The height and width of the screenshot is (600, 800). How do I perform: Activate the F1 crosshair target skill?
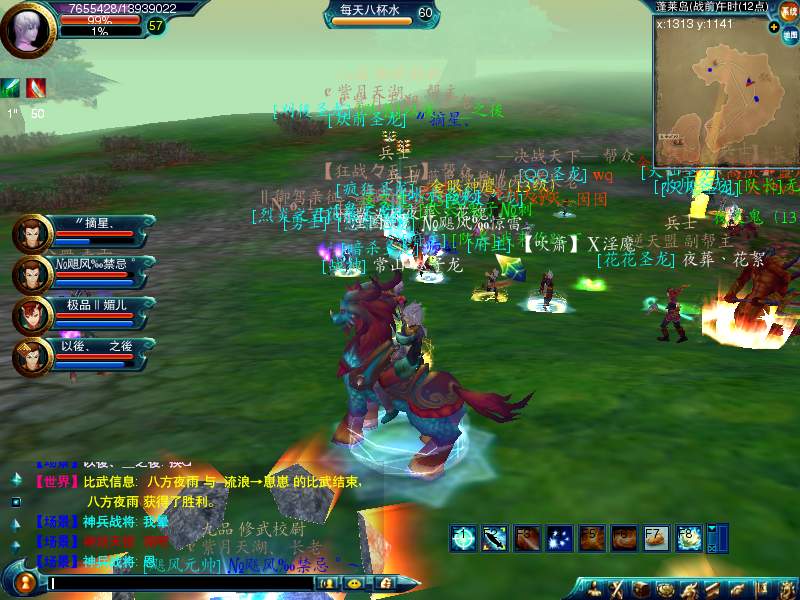pos(463,538)
